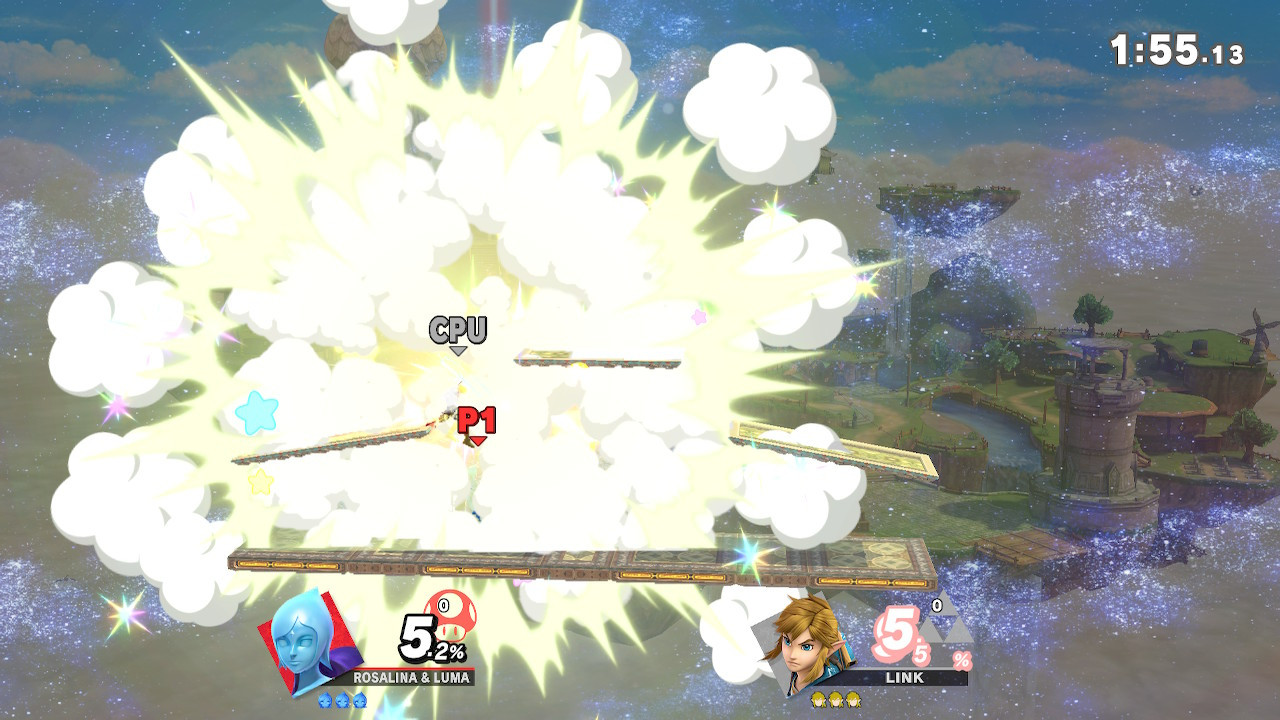Click the ROSALINA & LUMA name plate
Screen dimensions: 1280x720
412,677
